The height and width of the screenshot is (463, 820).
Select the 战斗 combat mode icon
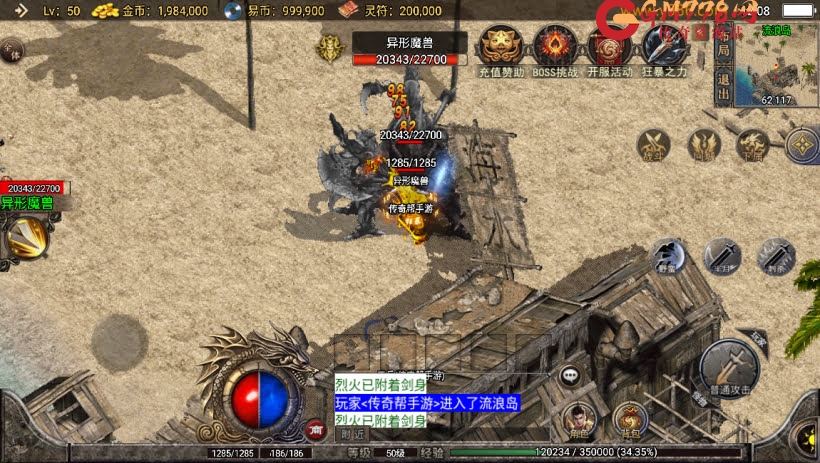[654, 146]
